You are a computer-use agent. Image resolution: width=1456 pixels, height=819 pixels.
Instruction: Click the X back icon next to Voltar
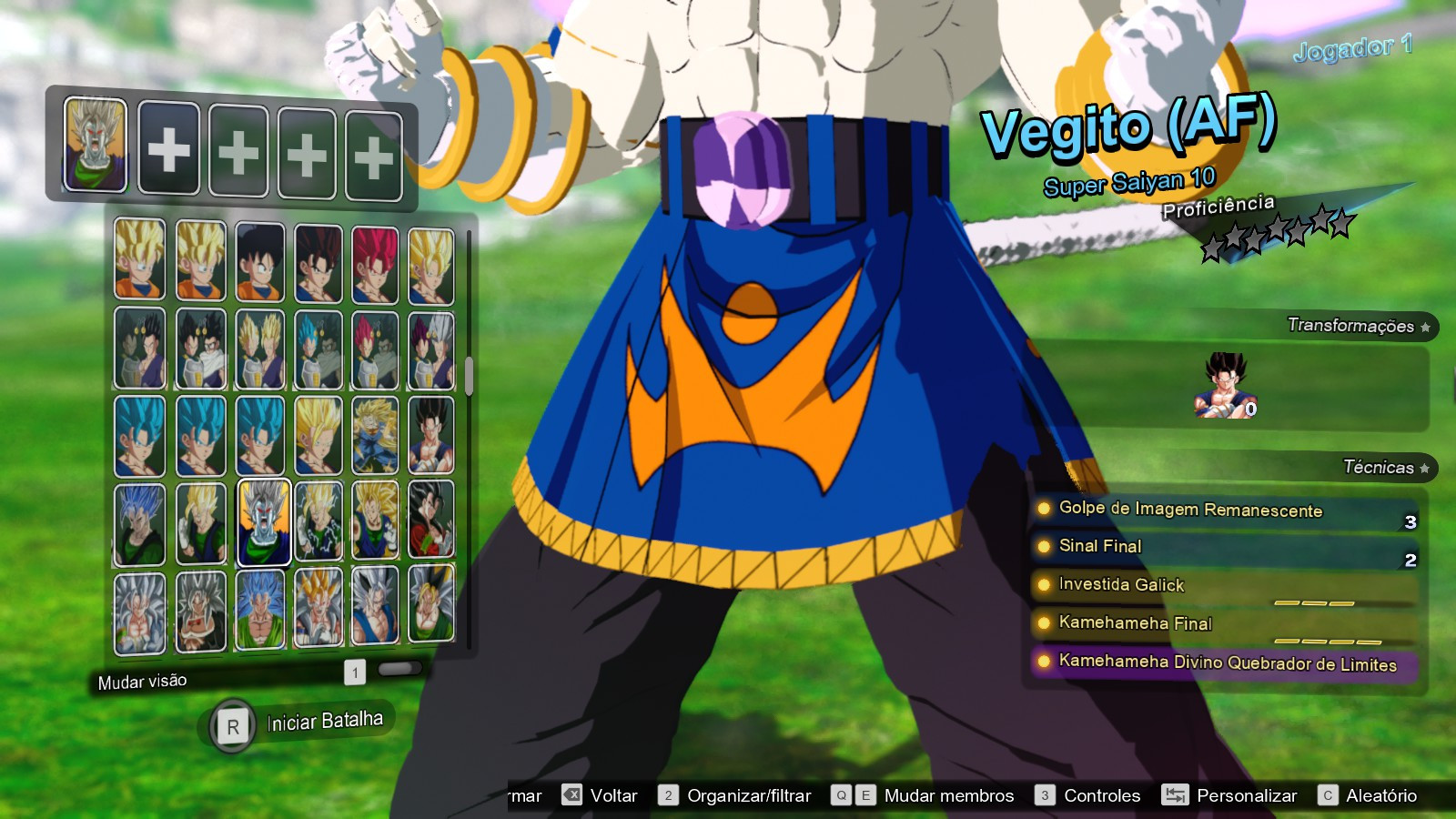(x=572, y=795)
